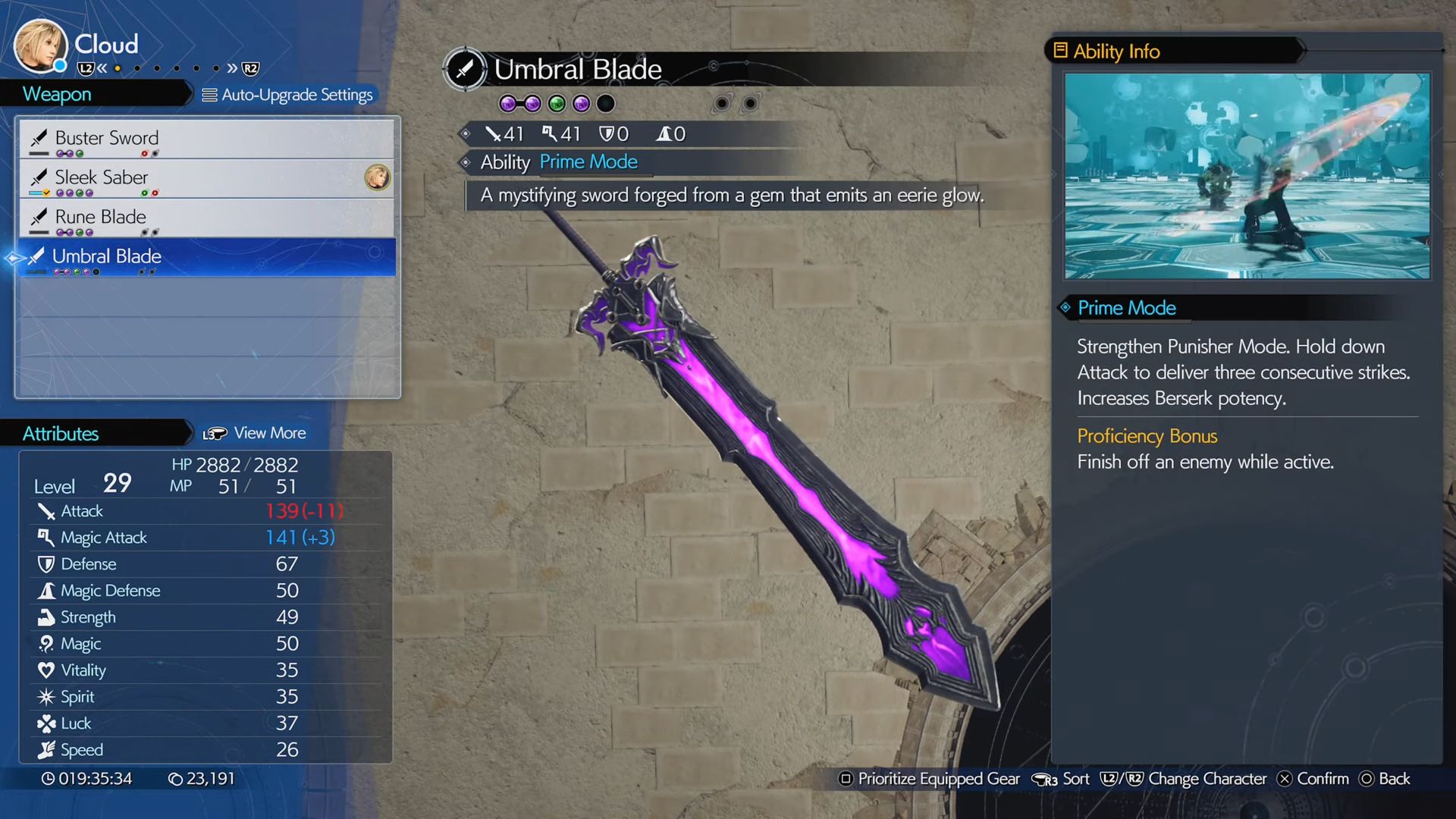The image size is (1456, 819).
Task: Click Cloud's equipped indicator on Sleek Saber
Action: pos(377,178)
